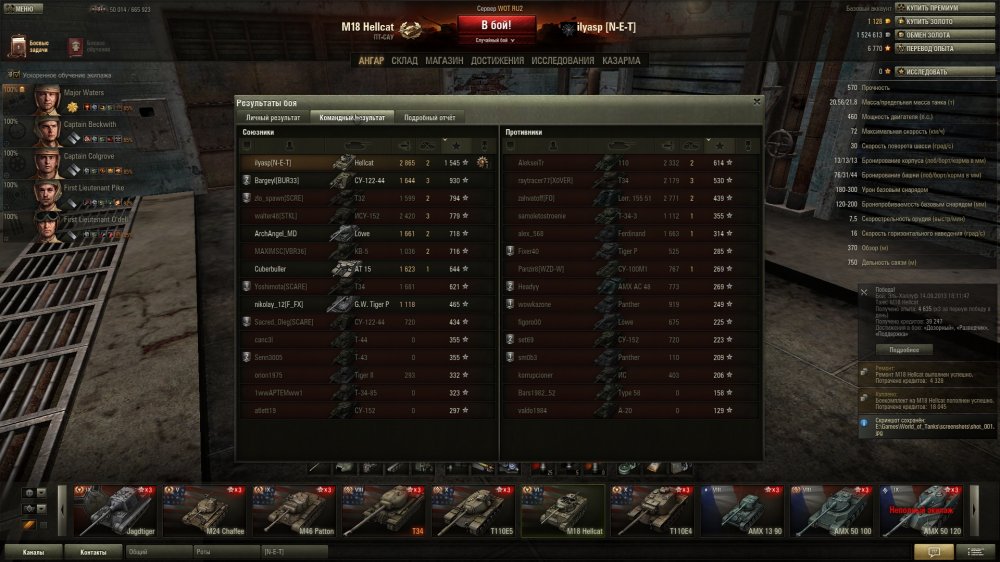The image size is (1000, 562).
Task: Choose the AMX 13 90 tank
Action: coord(741,510)
